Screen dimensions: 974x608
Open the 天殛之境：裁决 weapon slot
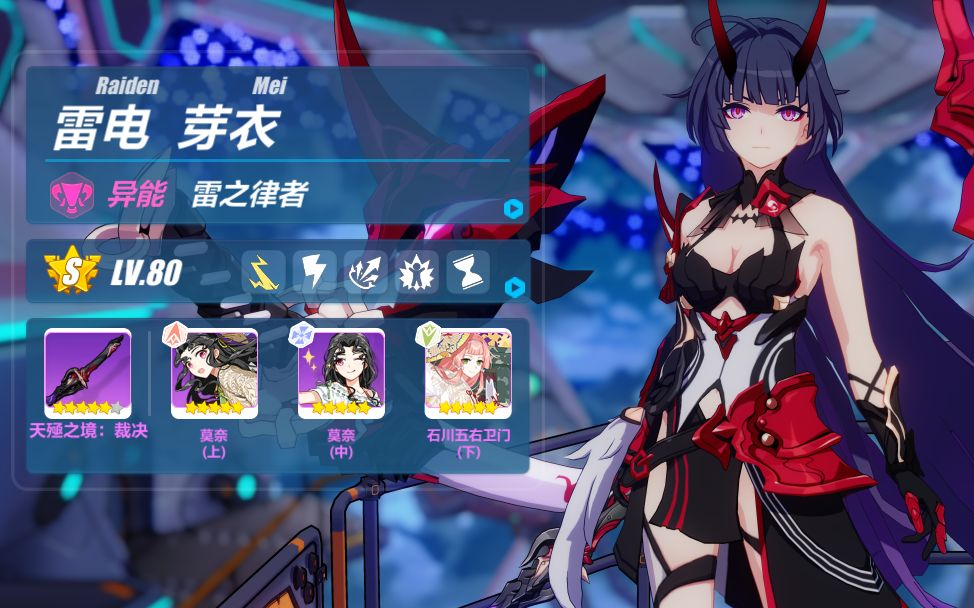[x=88, y=373]
